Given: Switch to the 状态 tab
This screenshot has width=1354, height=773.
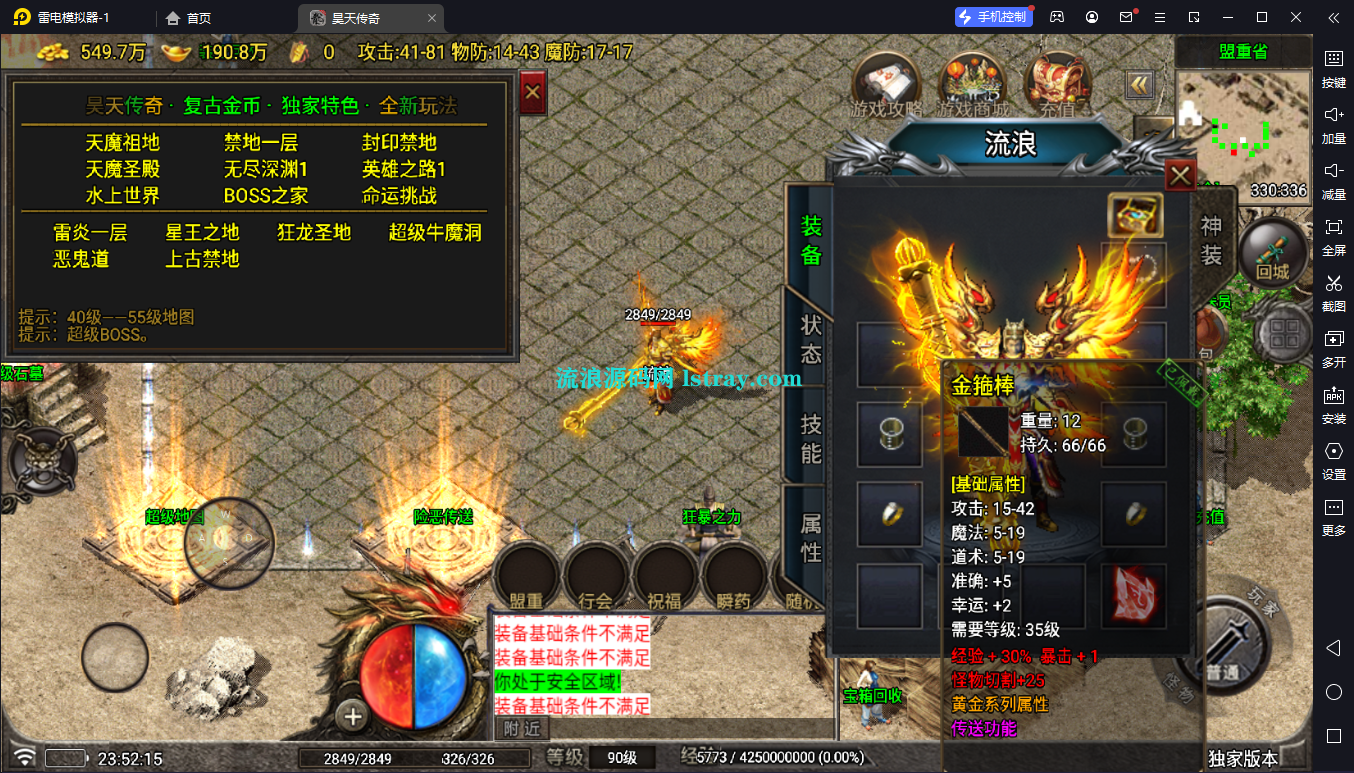Looking at the screenshot, I should (x=810, y=340).
